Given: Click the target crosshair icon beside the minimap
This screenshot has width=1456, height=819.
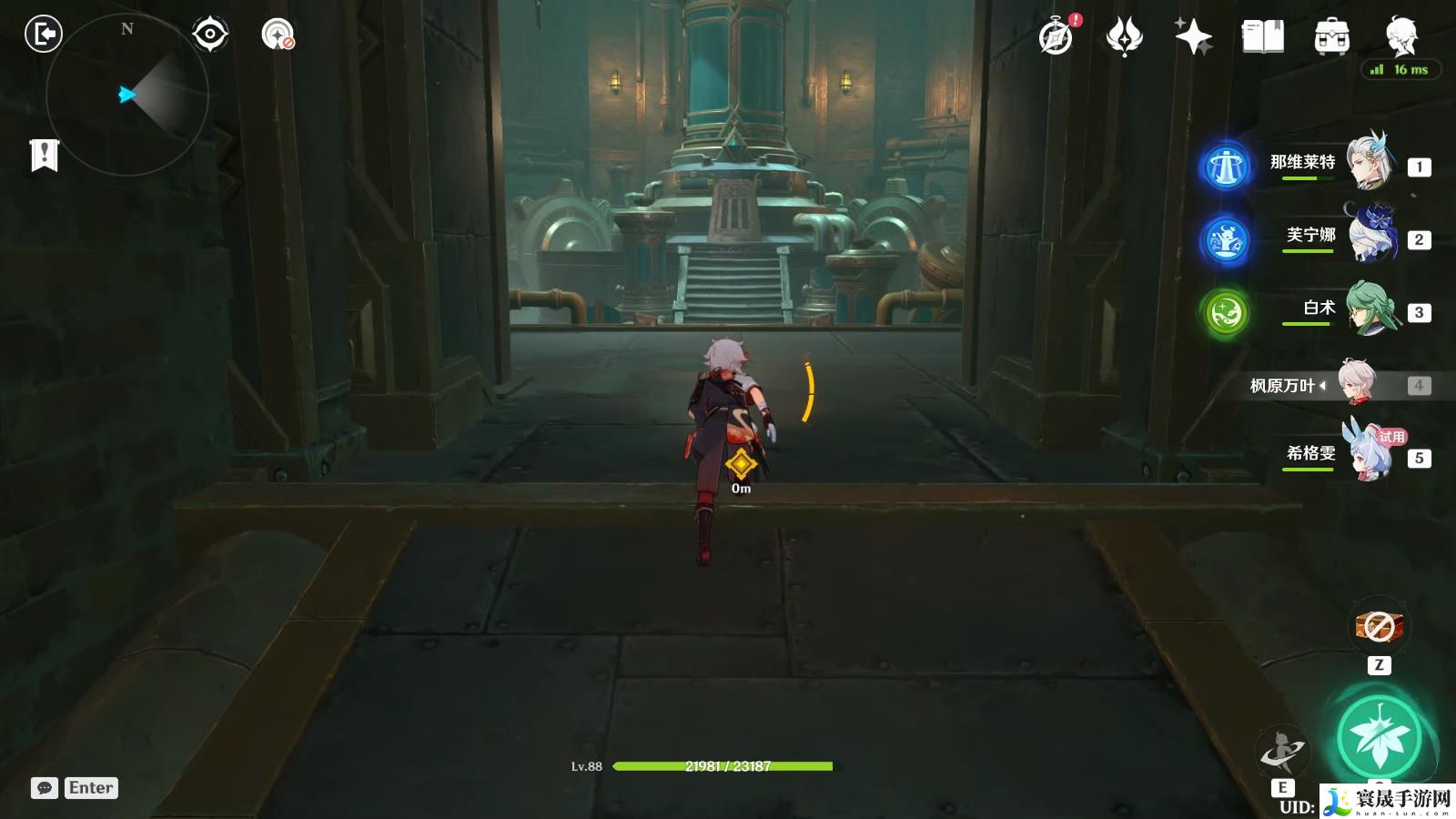Looking at the screenshot, I should 210,35.
